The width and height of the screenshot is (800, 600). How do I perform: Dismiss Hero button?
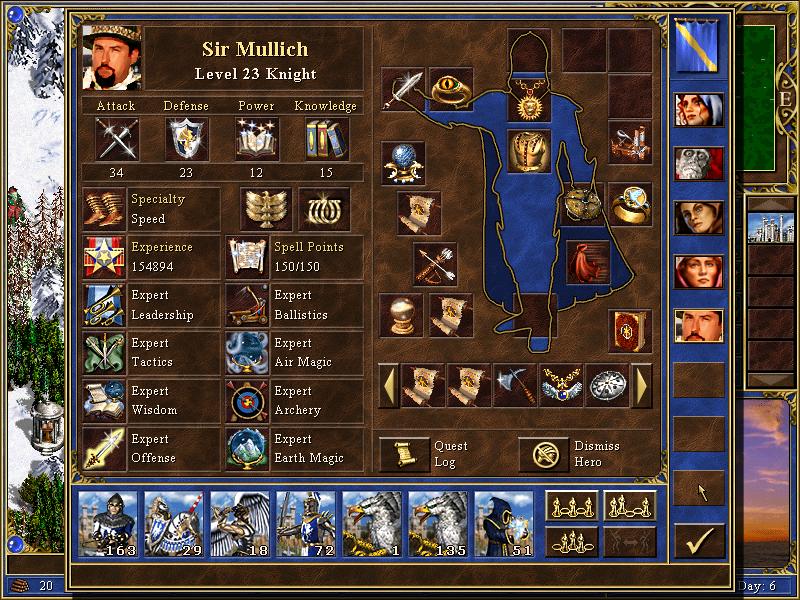(543, 454)
